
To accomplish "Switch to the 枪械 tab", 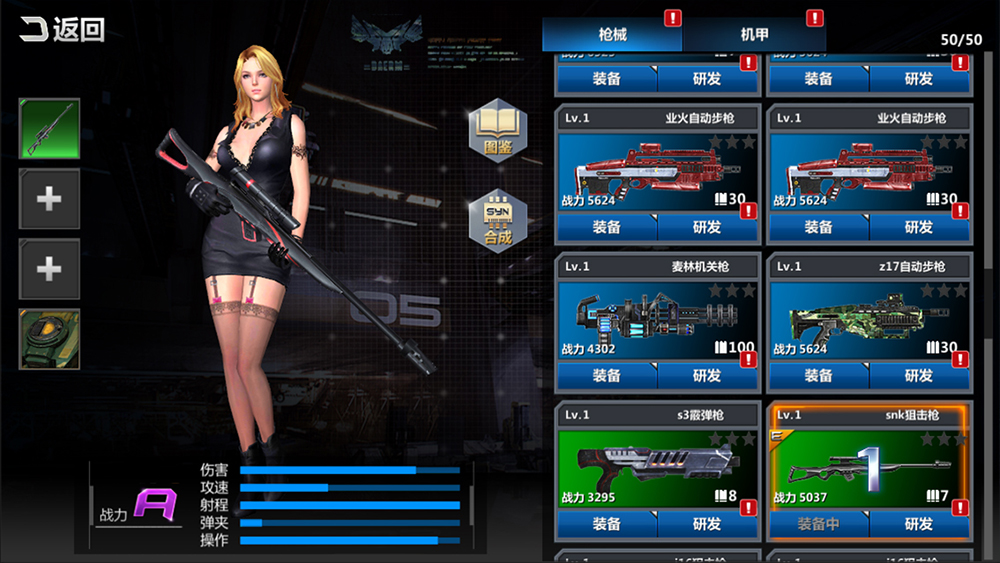I will pyautogui.click(x=612, y=34).
